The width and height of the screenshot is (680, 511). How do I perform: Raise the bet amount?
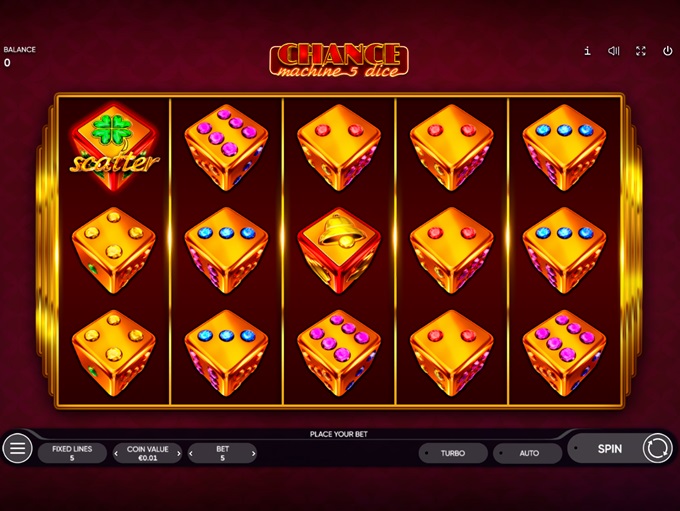[254, 454]
